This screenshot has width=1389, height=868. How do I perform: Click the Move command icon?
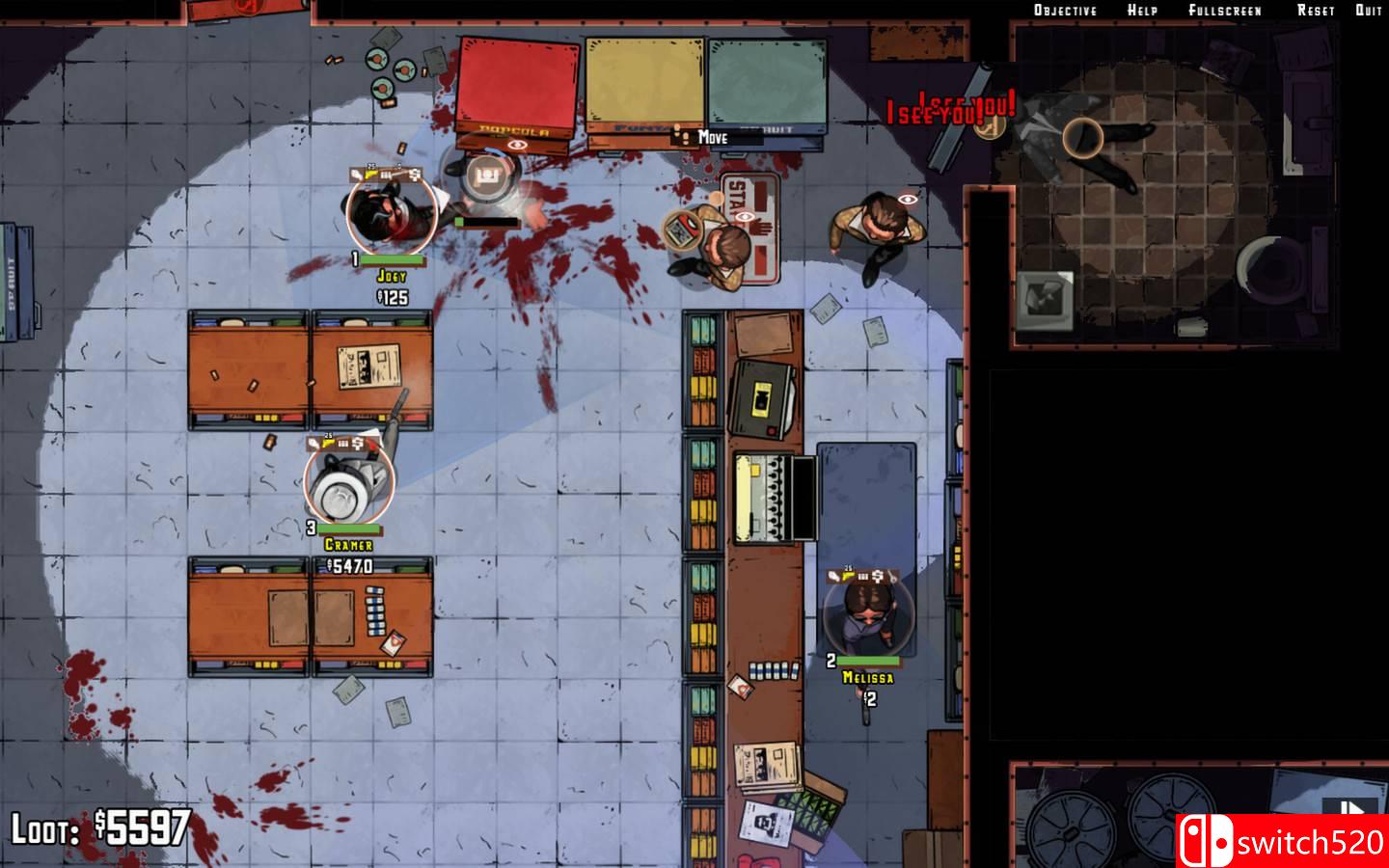684,138
